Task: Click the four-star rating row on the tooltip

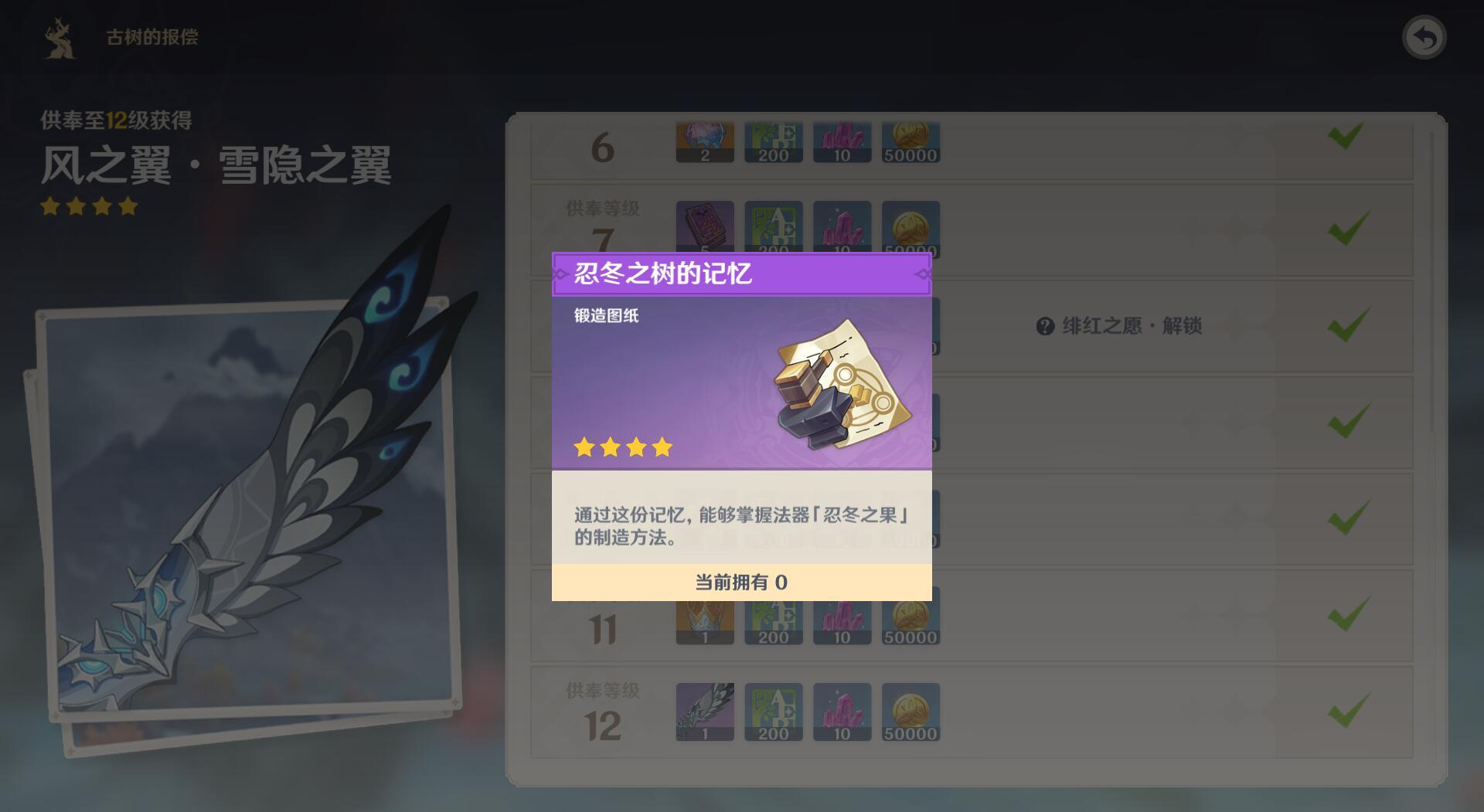Action: coord(622,447)
